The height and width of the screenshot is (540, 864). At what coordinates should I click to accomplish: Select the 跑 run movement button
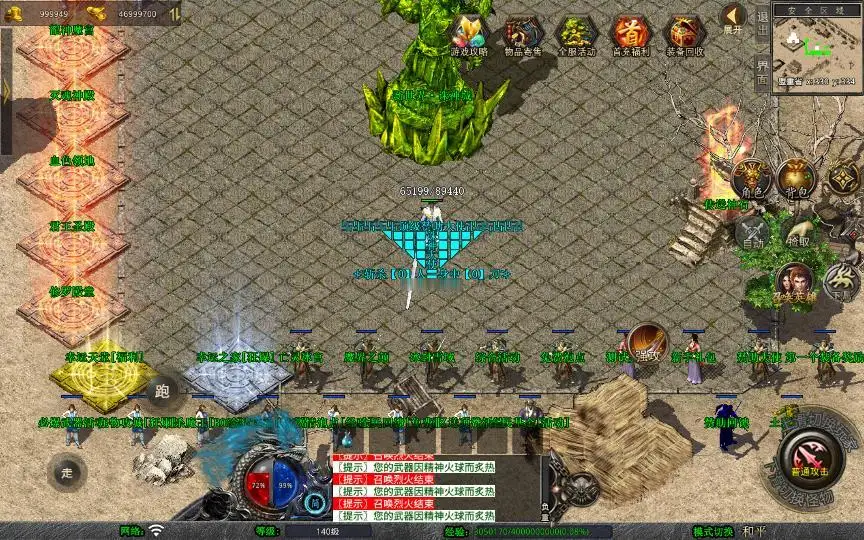(163, 390)
